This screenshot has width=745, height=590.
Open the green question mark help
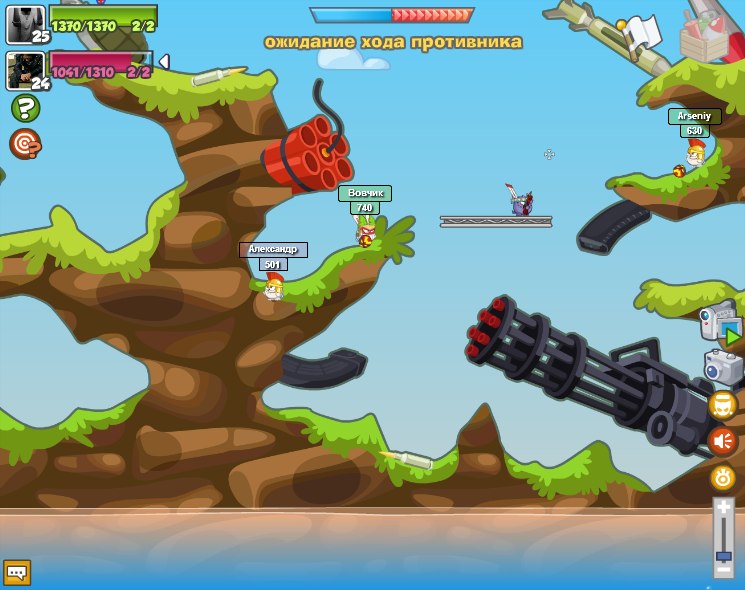25,108
